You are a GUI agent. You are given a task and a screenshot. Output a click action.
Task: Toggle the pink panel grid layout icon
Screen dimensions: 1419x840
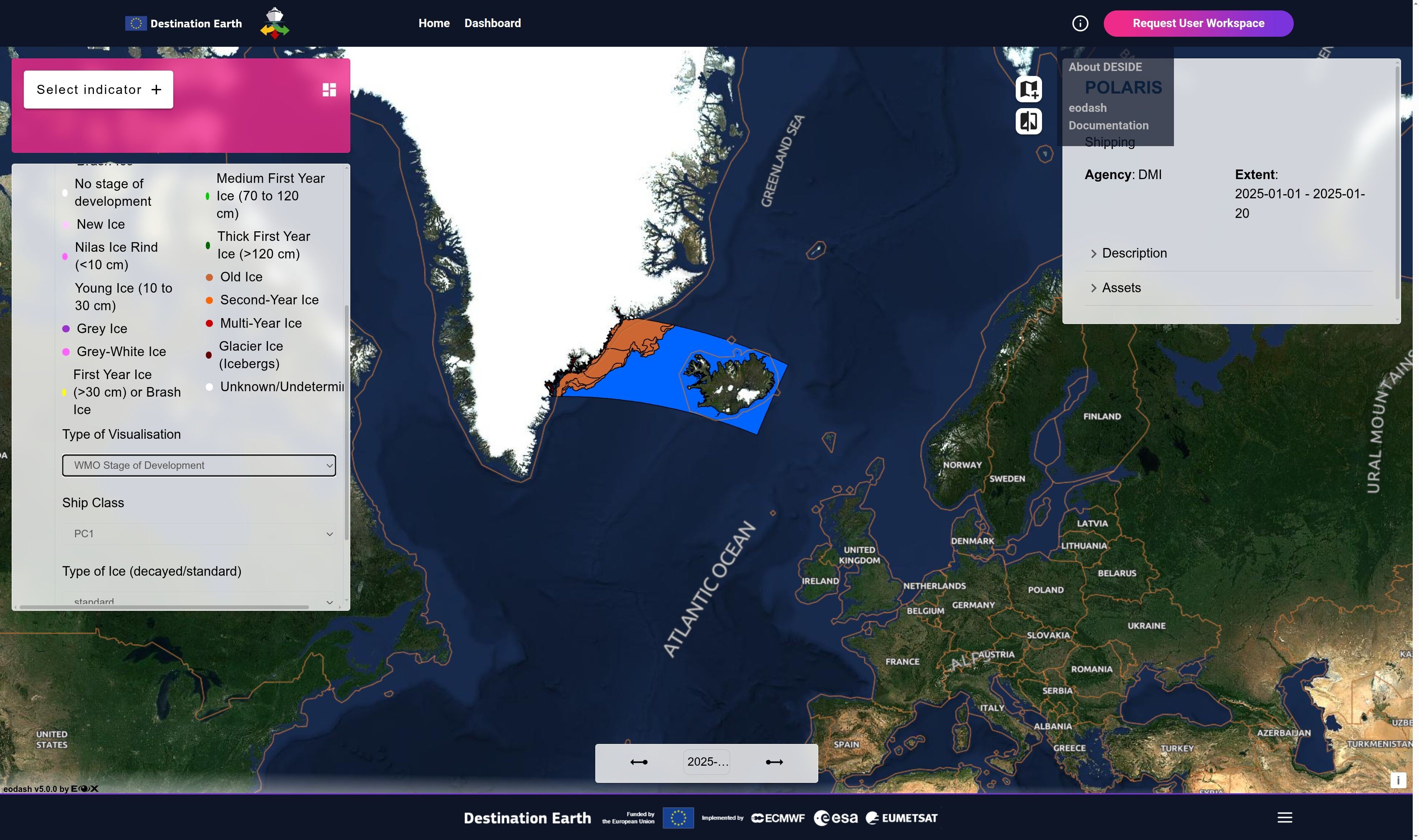(x=329, y=89)
